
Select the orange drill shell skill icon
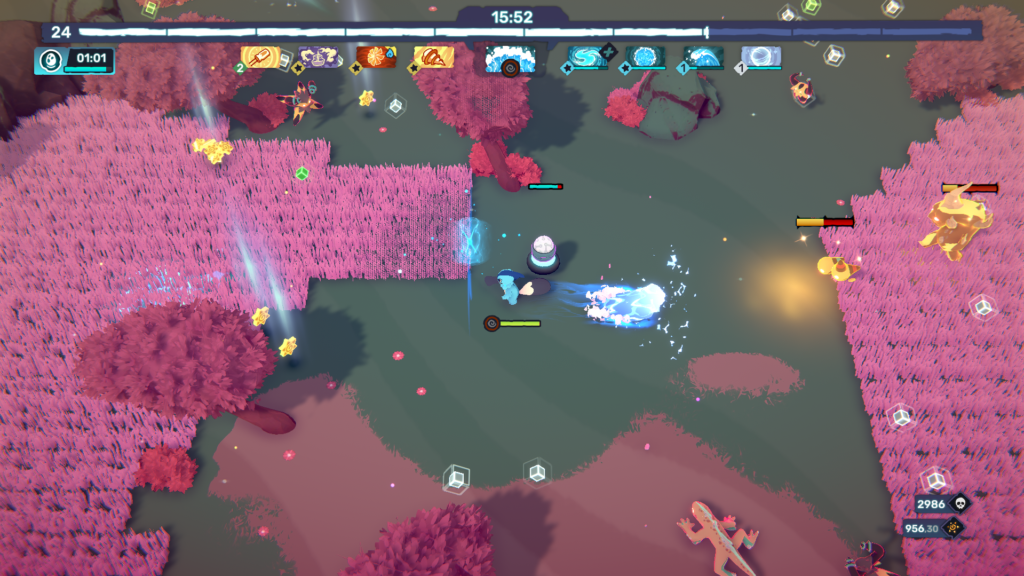point(434,57)
